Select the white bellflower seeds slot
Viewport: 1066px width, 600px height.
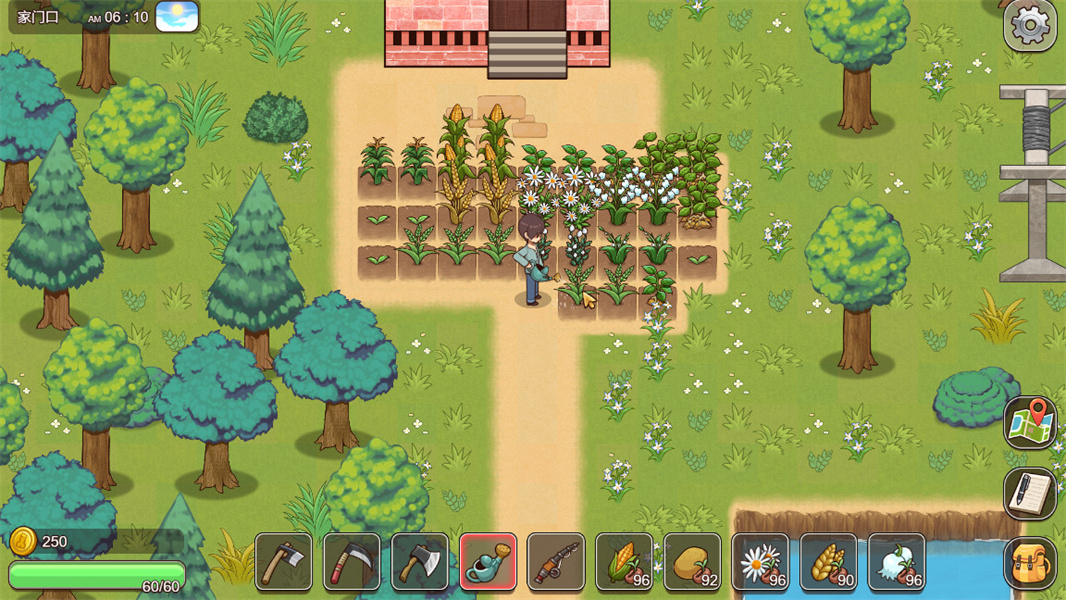pos(896,561)
